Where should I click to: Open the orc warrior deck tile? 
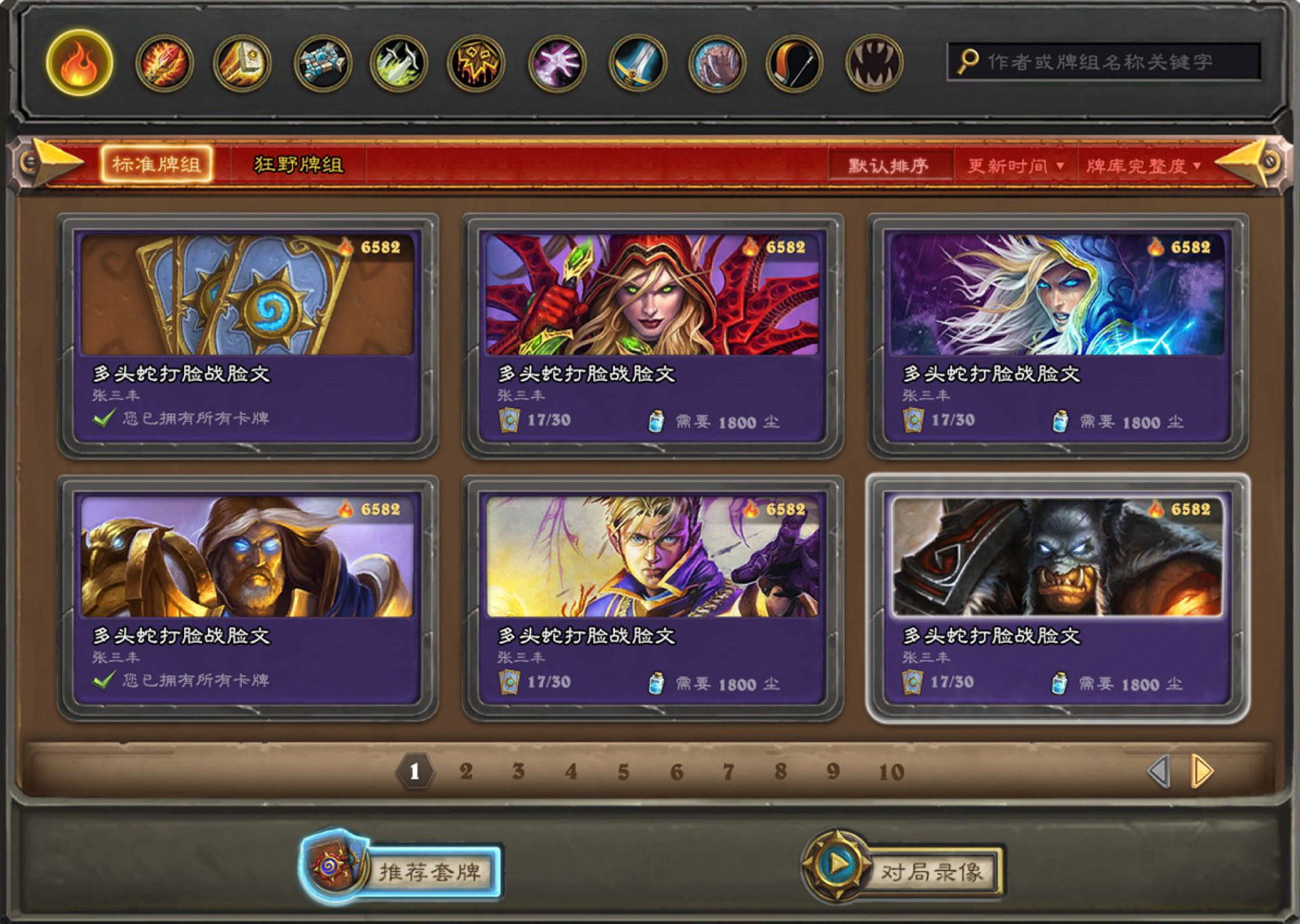[x=1057, y=597]
